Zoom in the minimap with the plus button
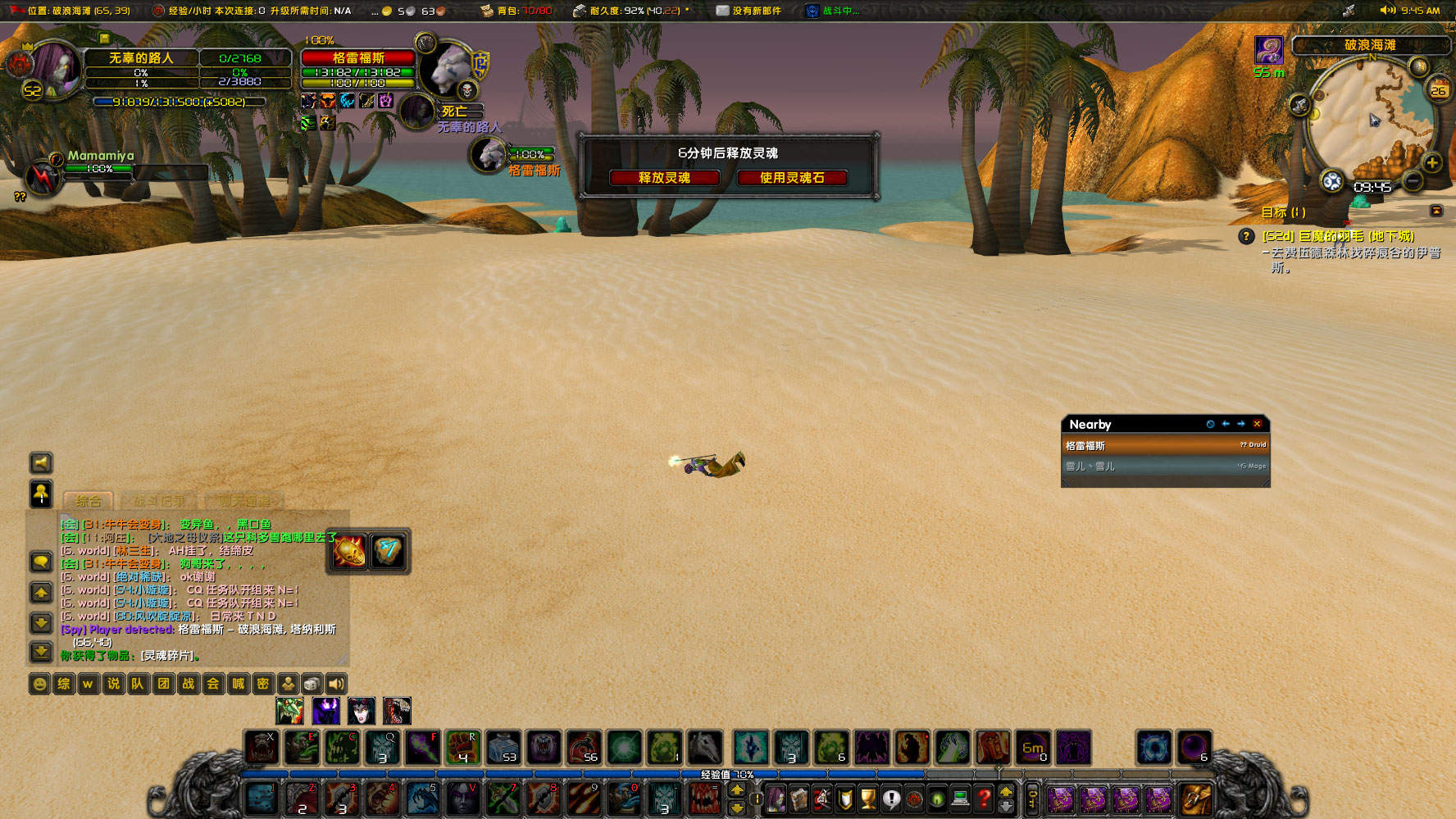Screen dimensions: 1456x819 pos(1431,162)
